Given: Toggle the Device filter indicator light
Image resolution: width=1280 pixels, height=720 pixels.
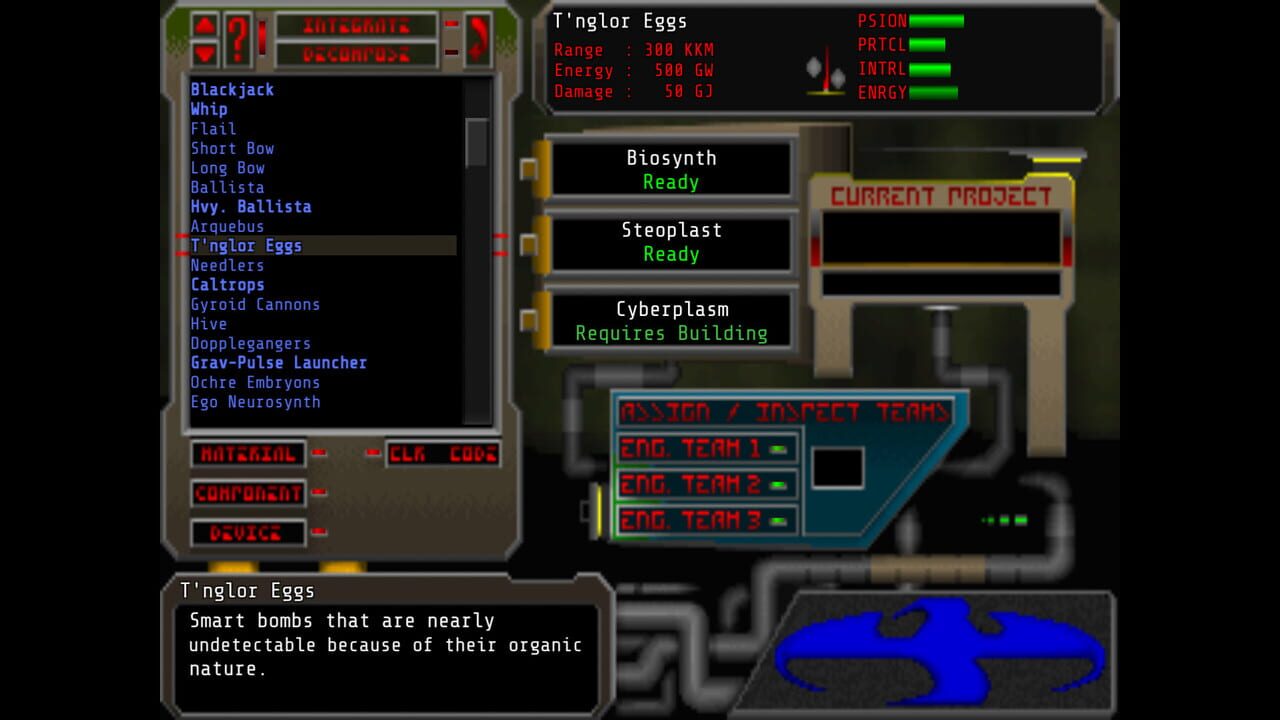Looking at the screenshot, I should (x=318, y=533).
